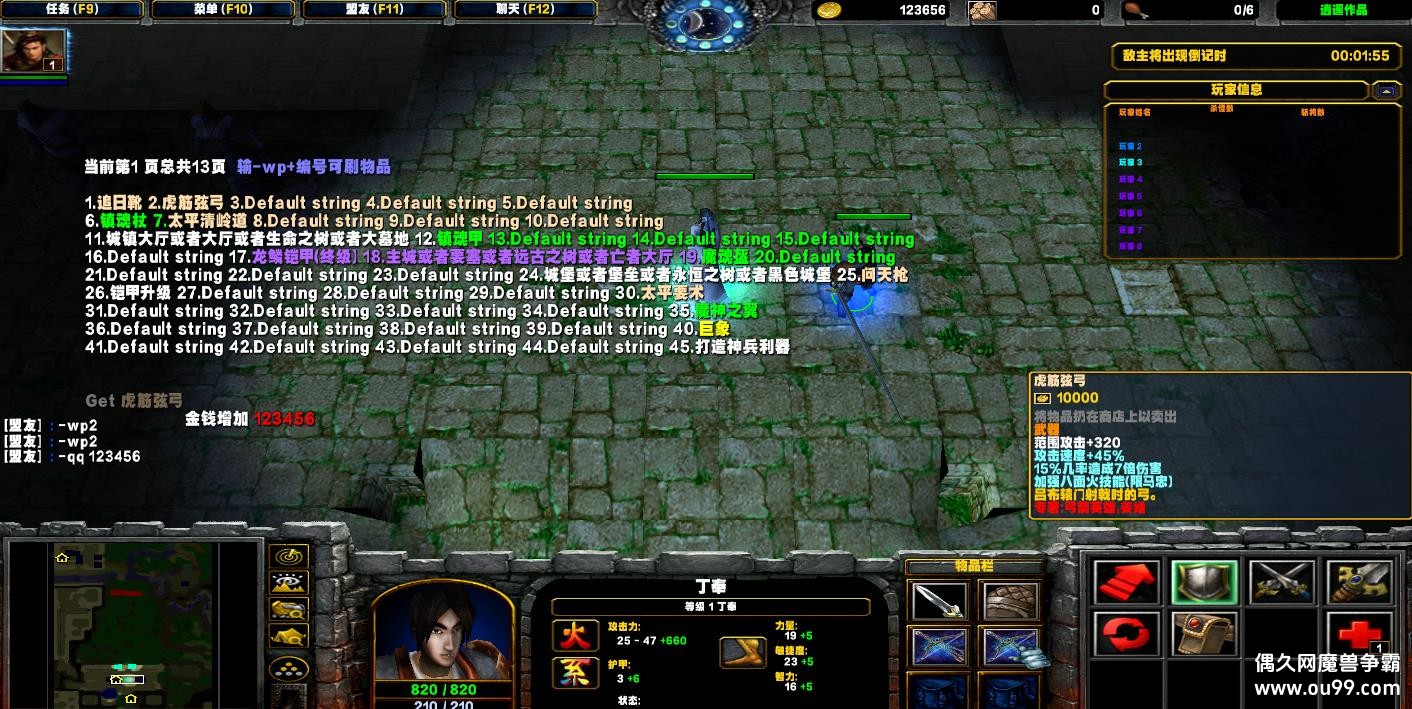
Task: Select the sword item in the inventory
Action: [x=940, y=603]
